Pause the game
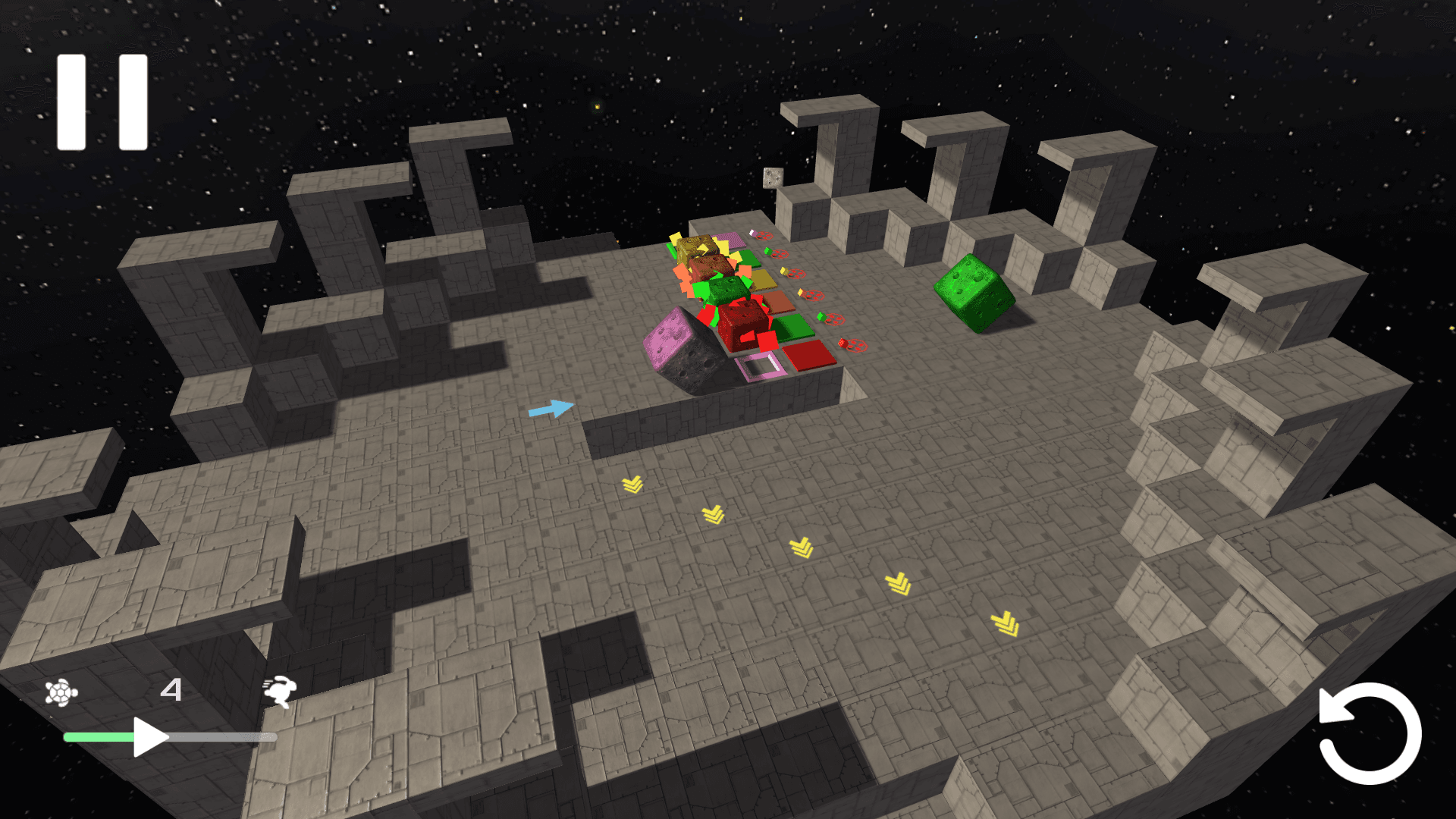 [x=102, y=102]
